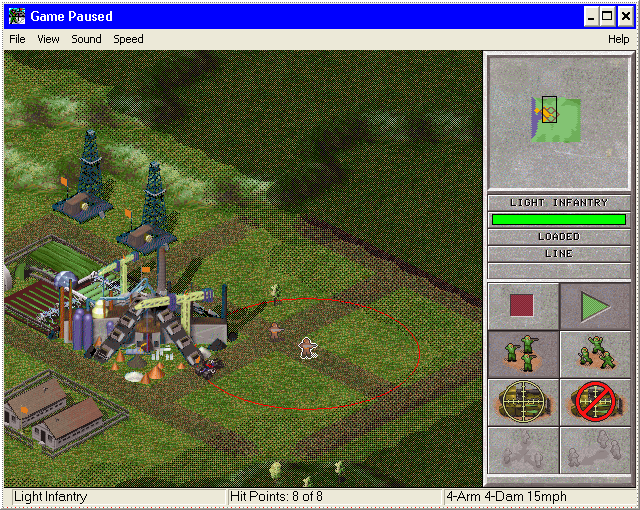Open the Sound menu

(86, 39)
